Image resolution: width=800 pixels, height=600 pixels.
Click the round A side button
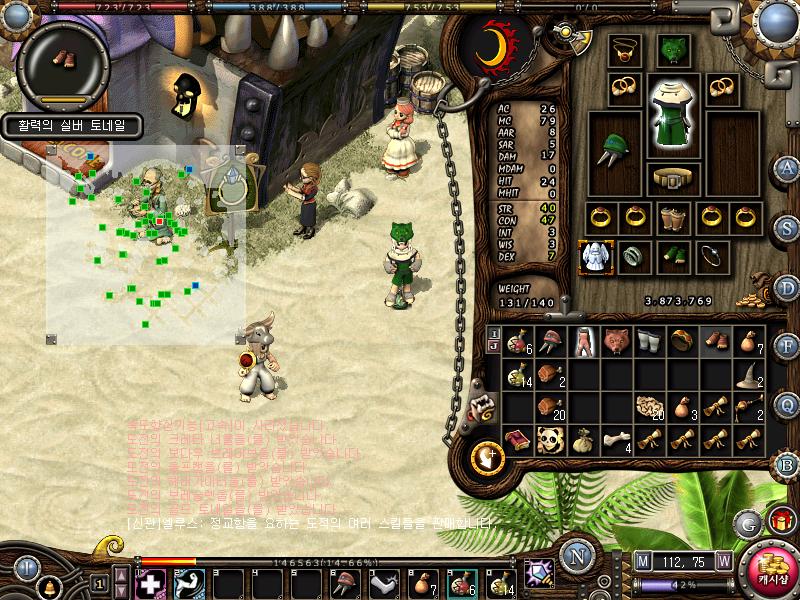click(x=786, y=168)
